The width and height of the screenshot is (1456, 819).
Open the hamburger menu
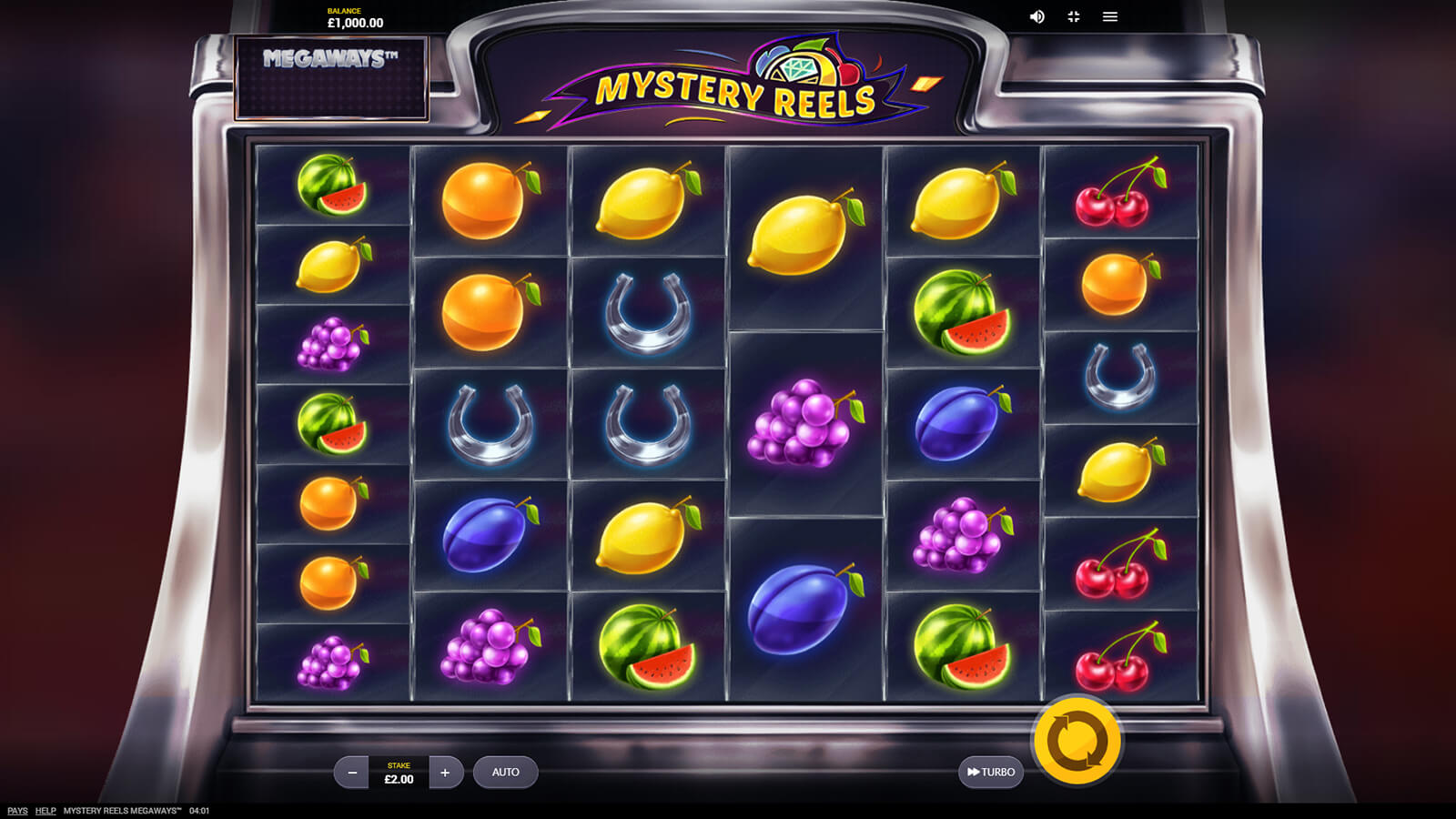coord(1110,16)
